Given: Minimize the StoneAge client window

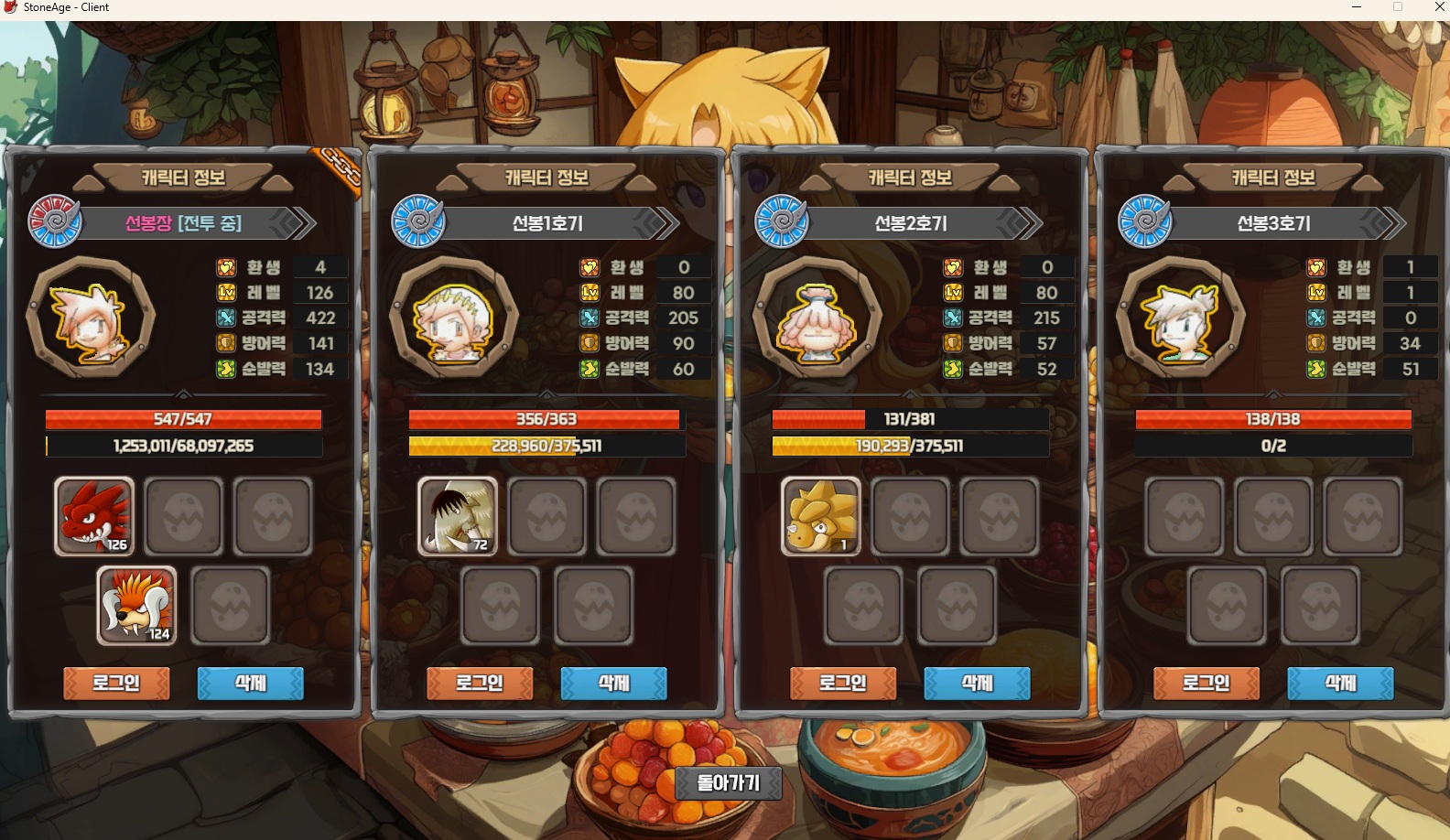Looking at the screenshot, I should click(1357, 7).
